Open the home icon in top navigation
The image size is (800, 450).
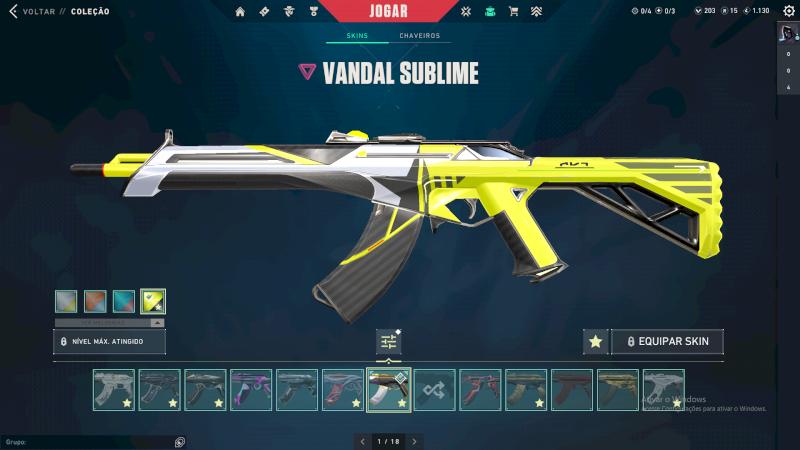(x=240, y=11)
